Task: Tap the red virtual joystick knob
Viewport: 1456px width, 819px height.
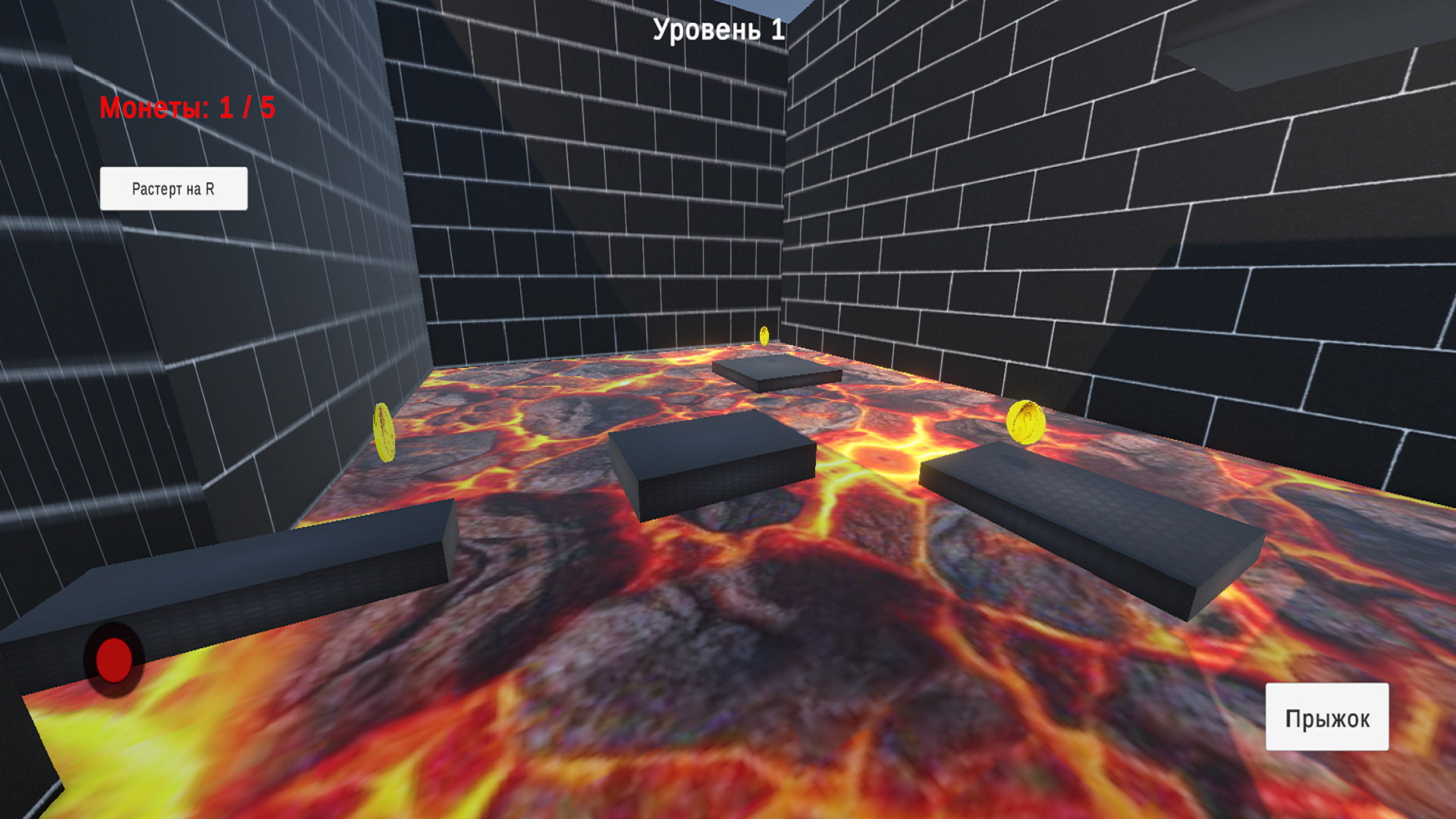Action: coord(114,661)
